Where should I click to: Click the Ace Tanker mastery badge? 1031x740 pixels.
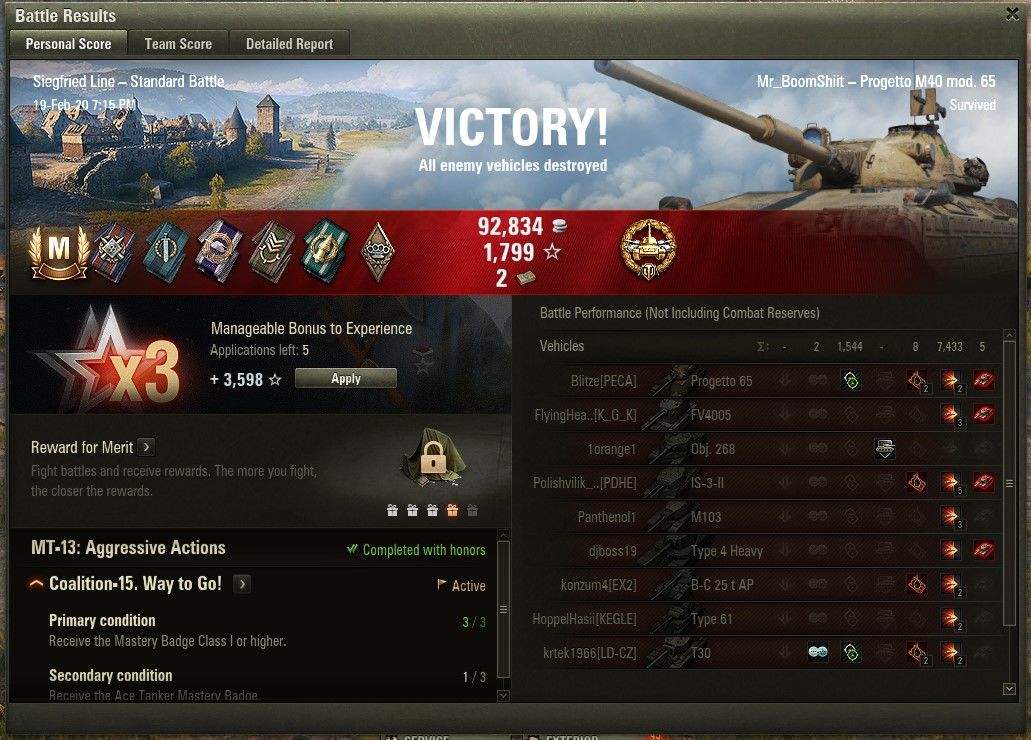[x=59, y=251]
